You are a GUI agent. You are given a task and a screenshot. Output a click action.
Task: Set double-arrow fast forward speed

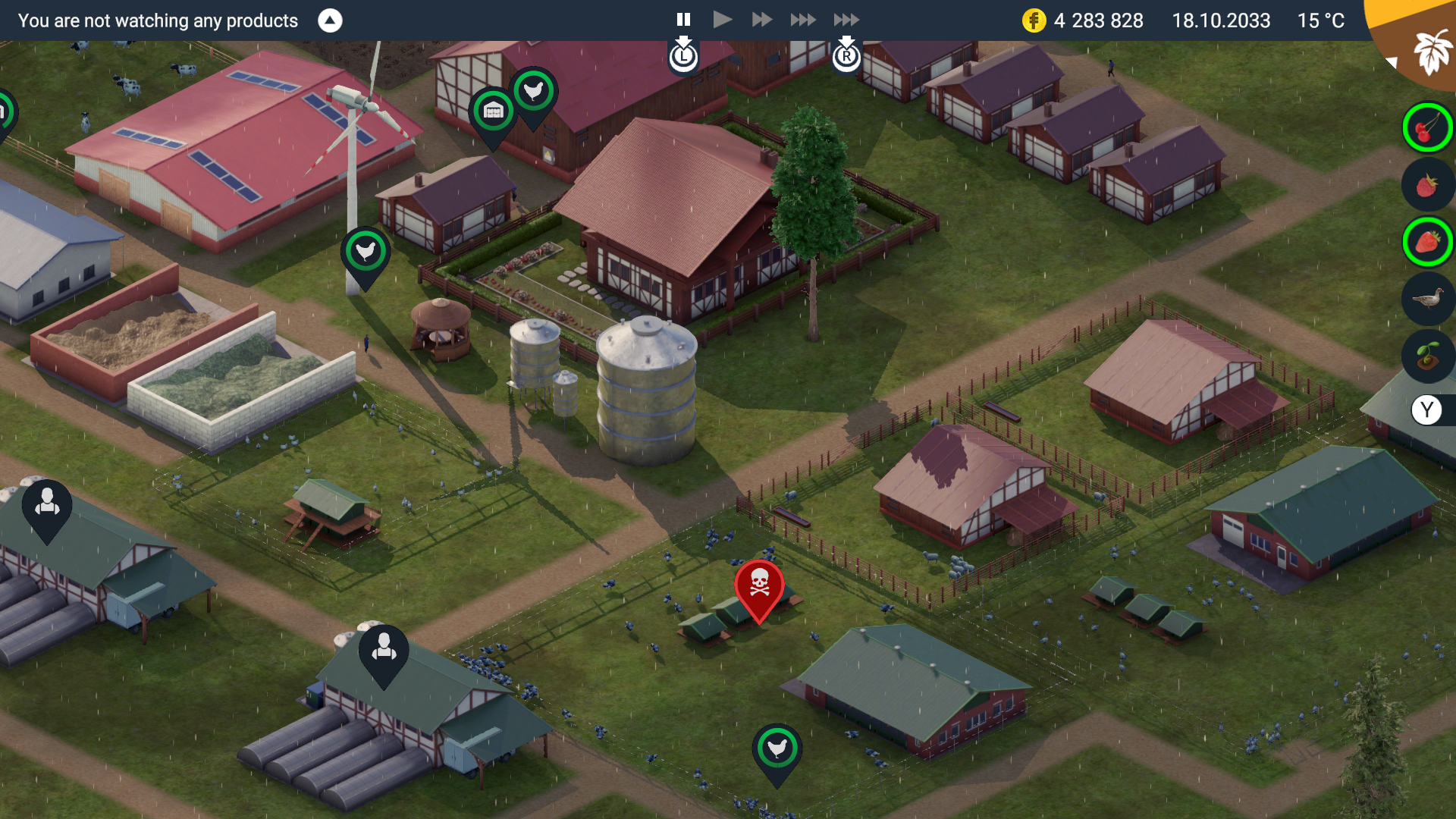coord(761,20)
